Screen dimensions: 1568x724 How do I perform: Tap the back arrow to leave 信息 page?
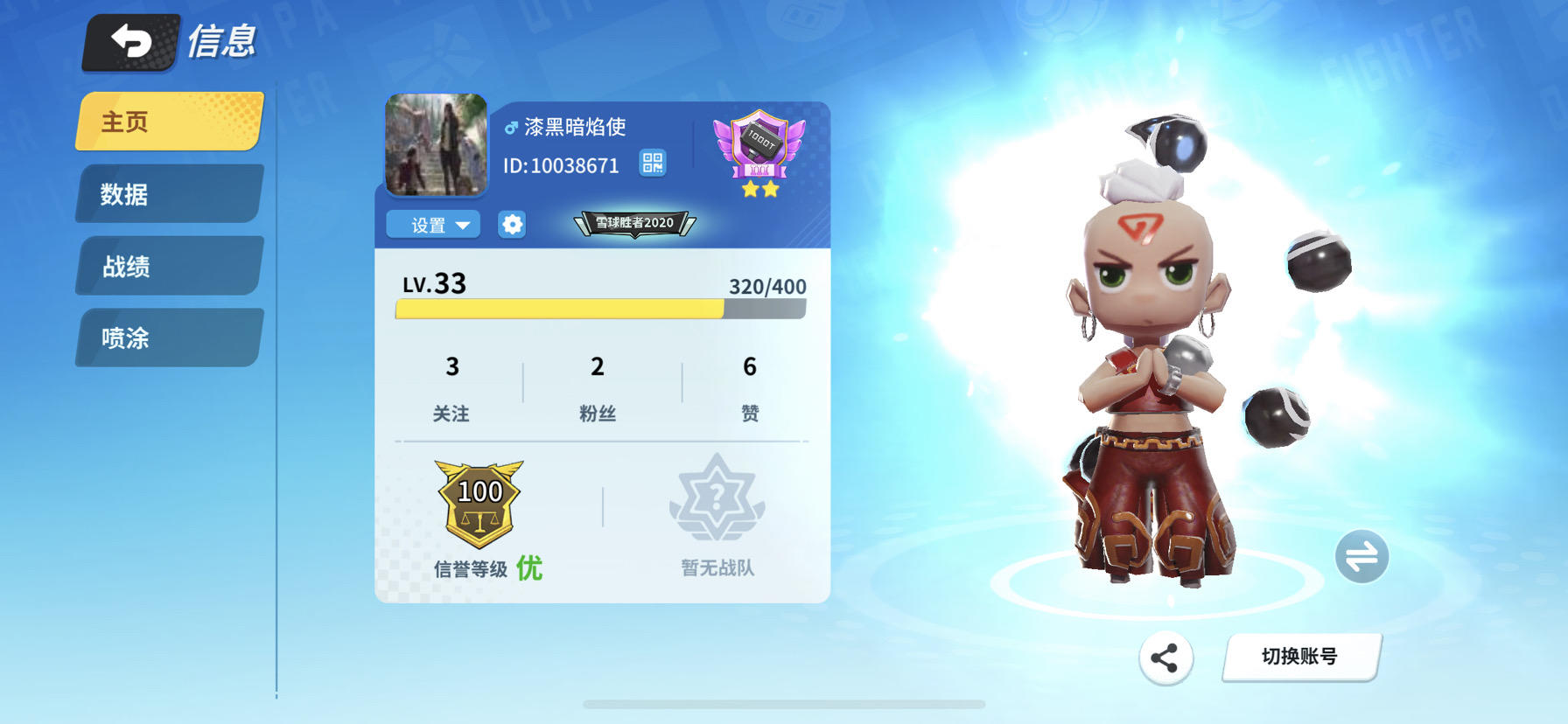129,39
